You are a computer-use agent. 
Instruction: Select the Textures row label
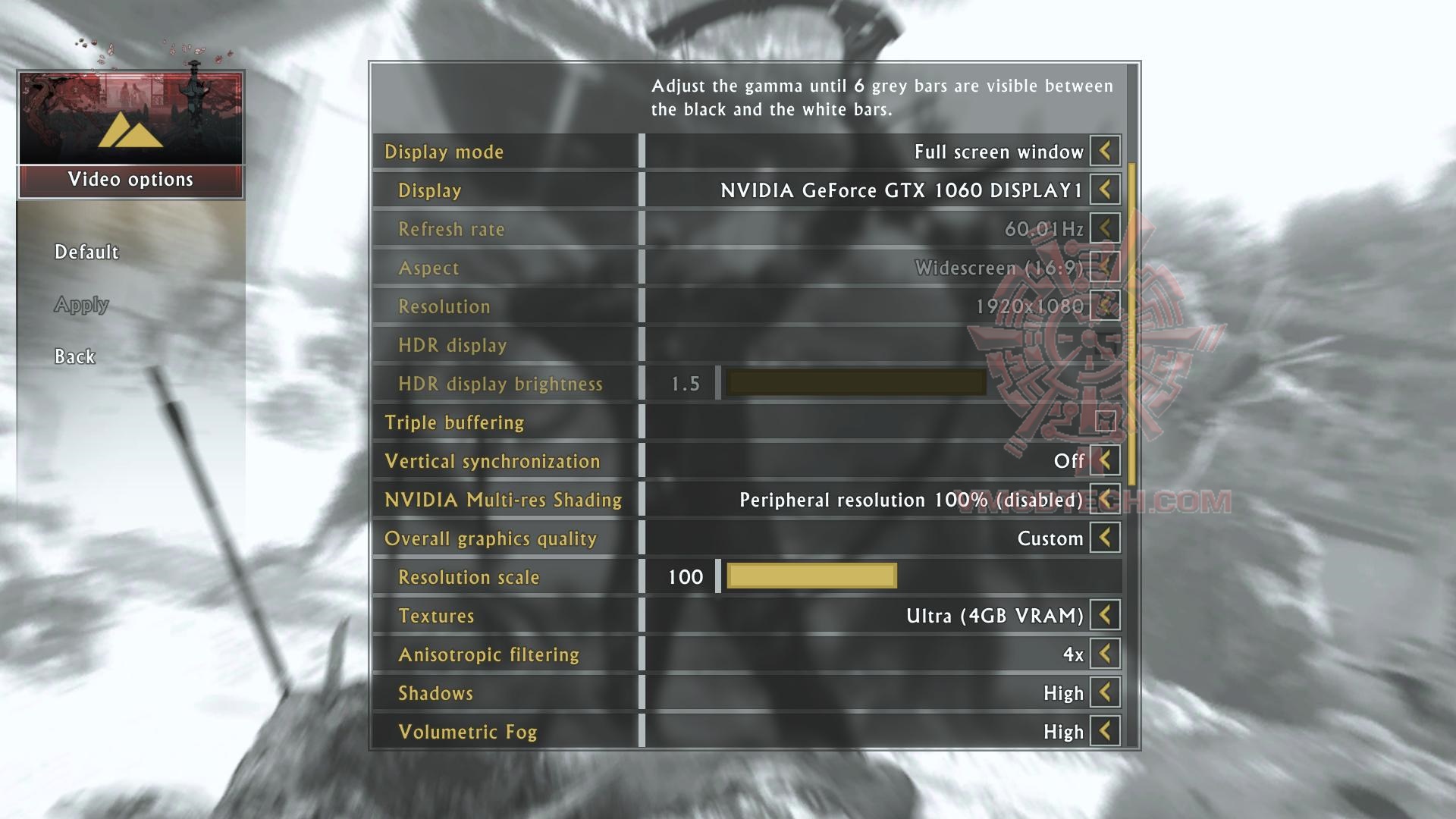tap(436, 616)
